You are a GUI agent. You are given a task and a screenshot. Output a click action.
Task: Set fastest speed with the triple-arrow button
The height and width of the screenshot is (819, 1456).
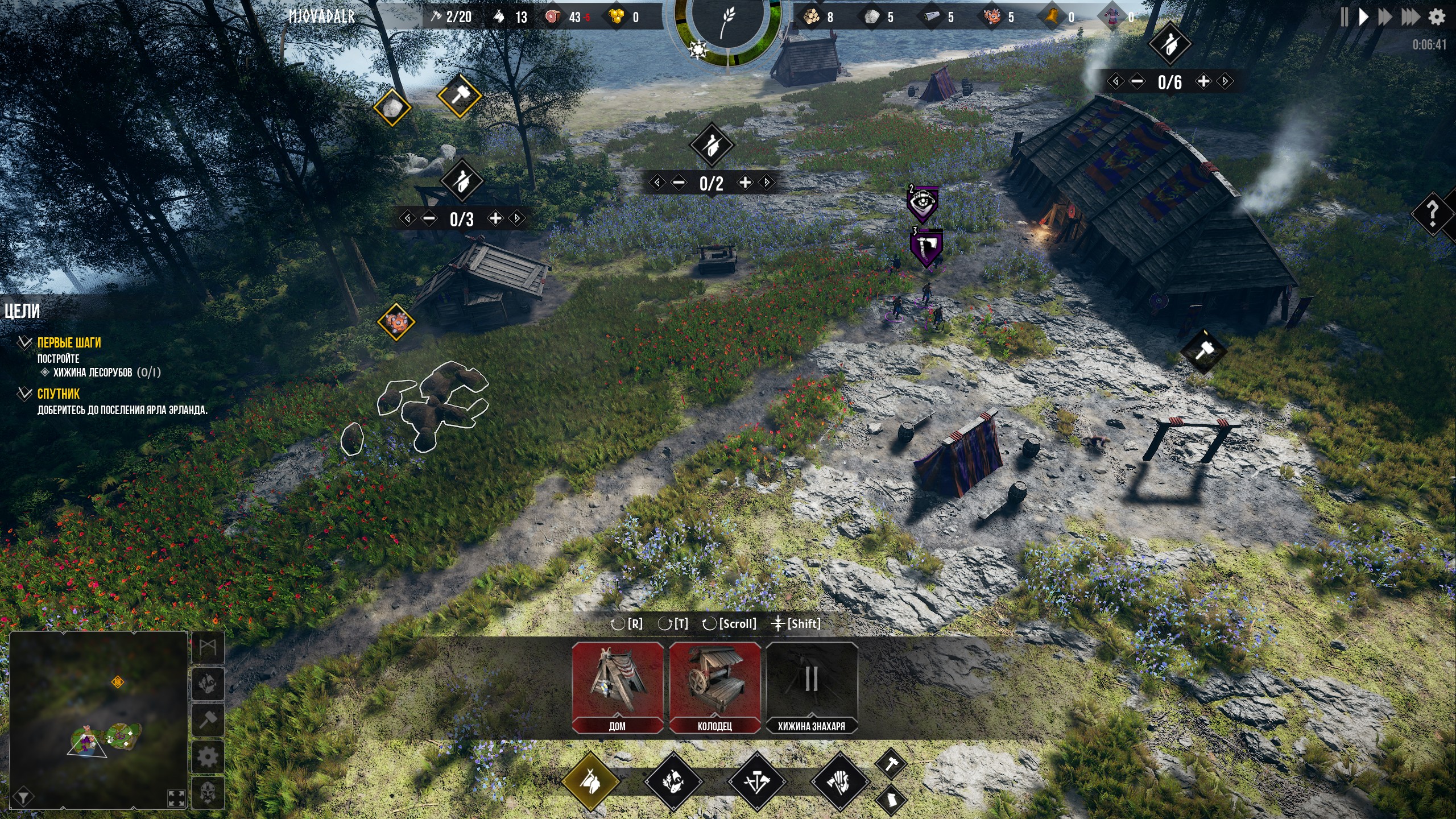1410,17
